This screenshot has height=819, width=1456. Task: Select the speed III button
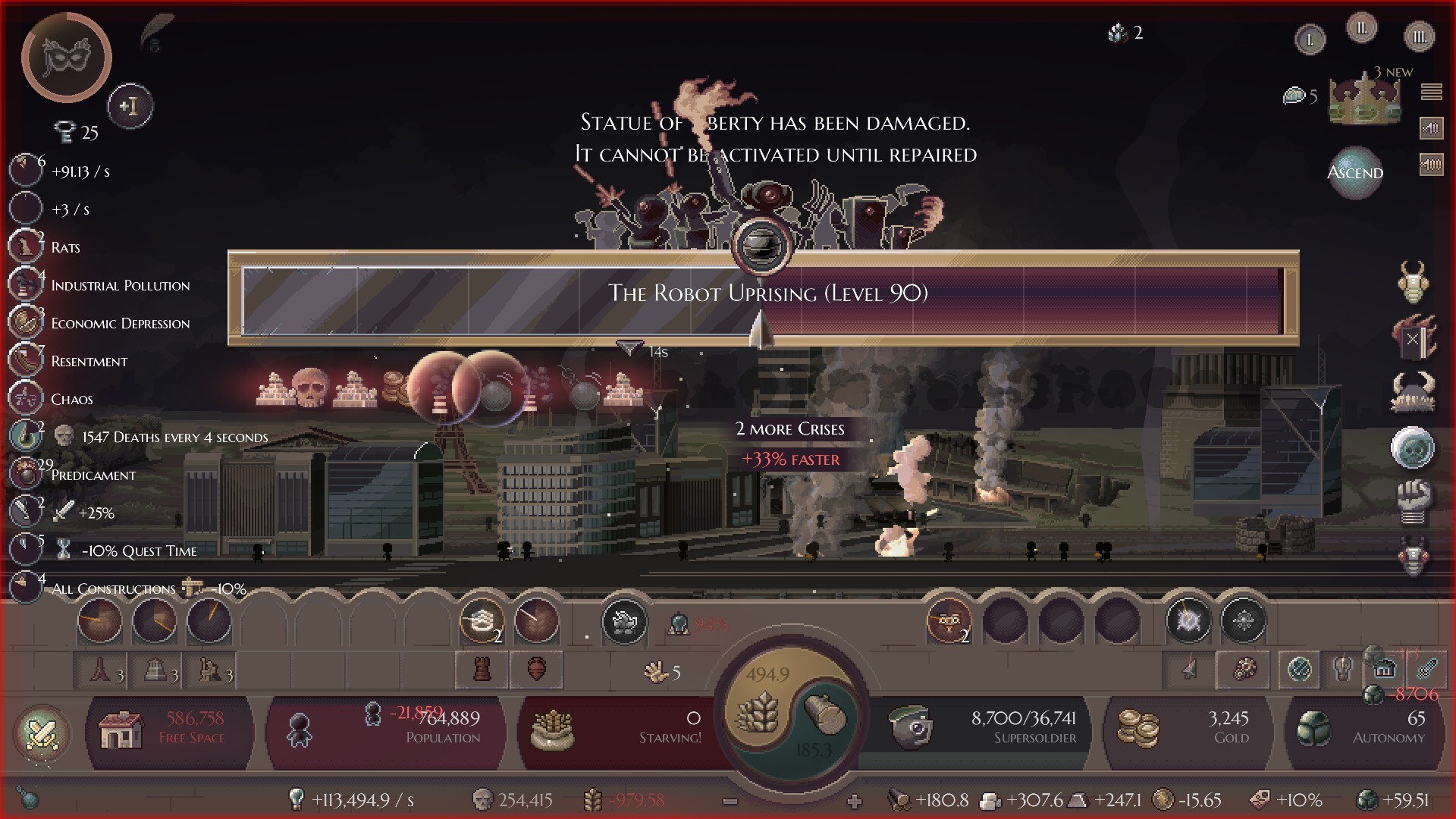[x=1420, y=36]
